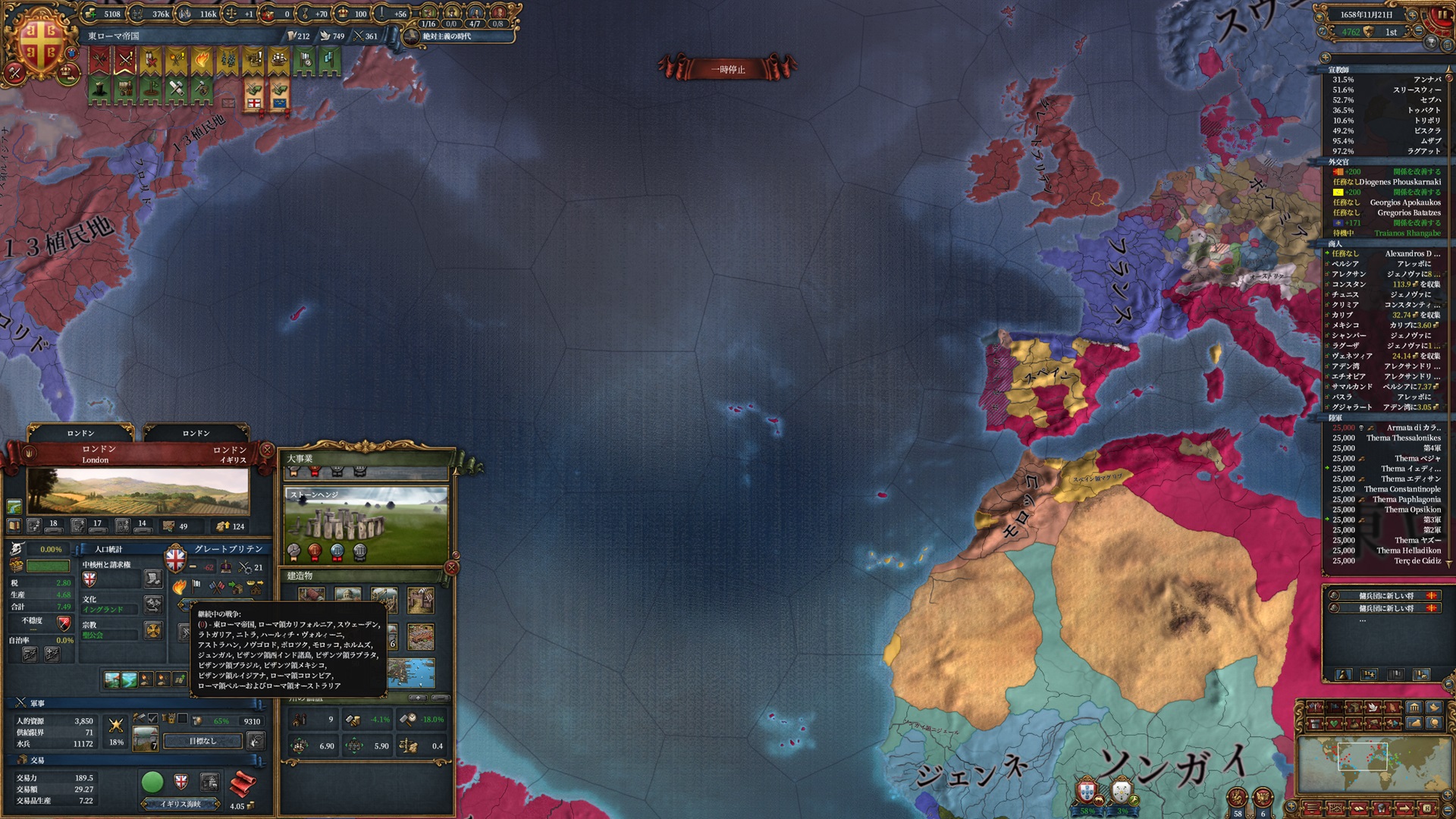
Task: Switch to the second ロンドン province tab
Action: [x=196, y=433]
